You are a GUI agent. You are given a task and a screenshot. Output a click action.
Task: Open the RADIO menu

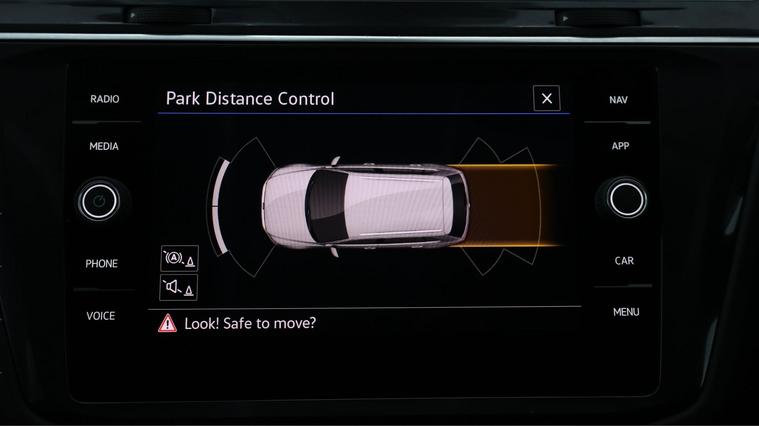coord(104,99)
